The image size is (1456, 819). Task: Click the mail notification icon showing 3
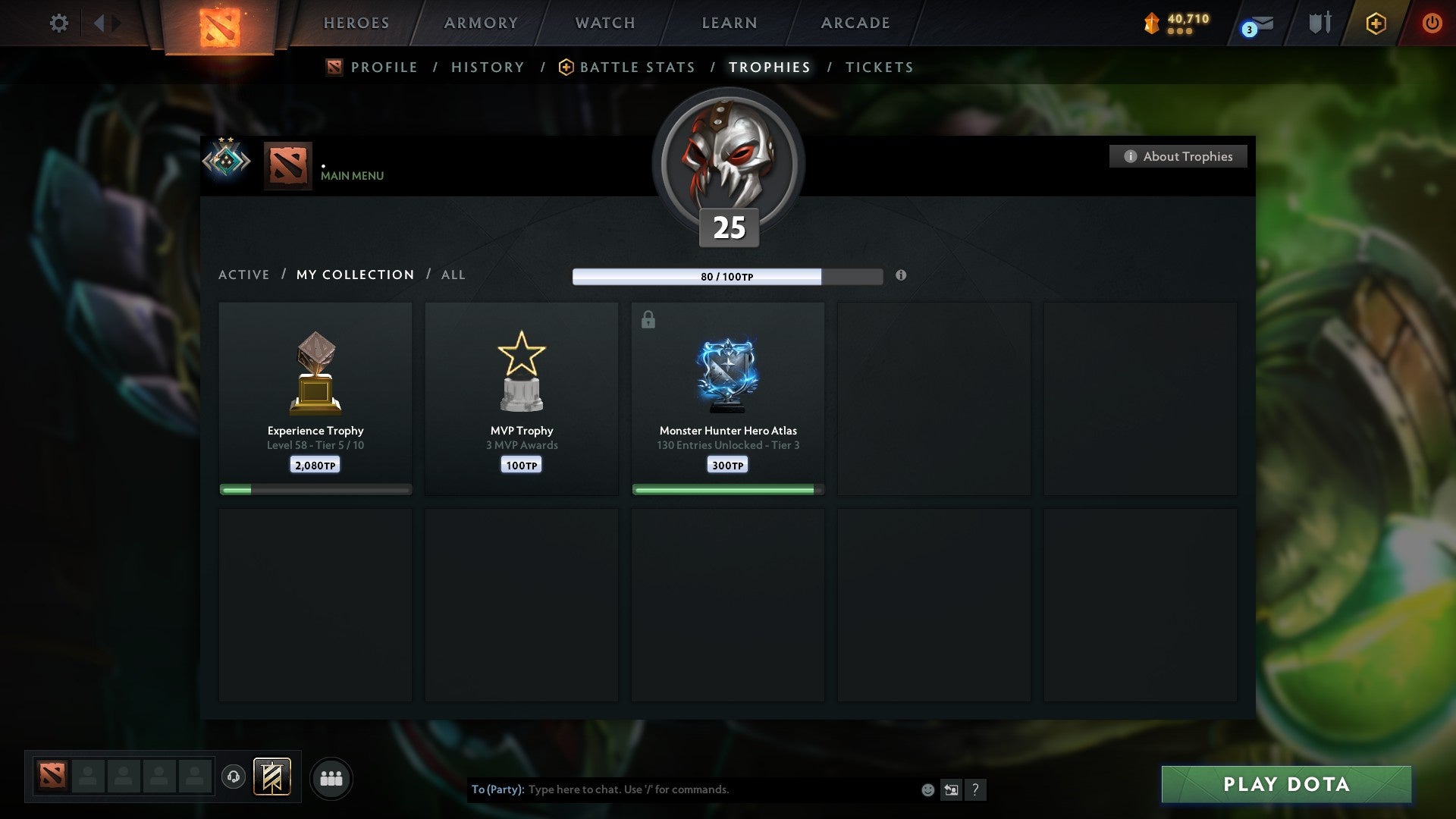pos(1255,25)
